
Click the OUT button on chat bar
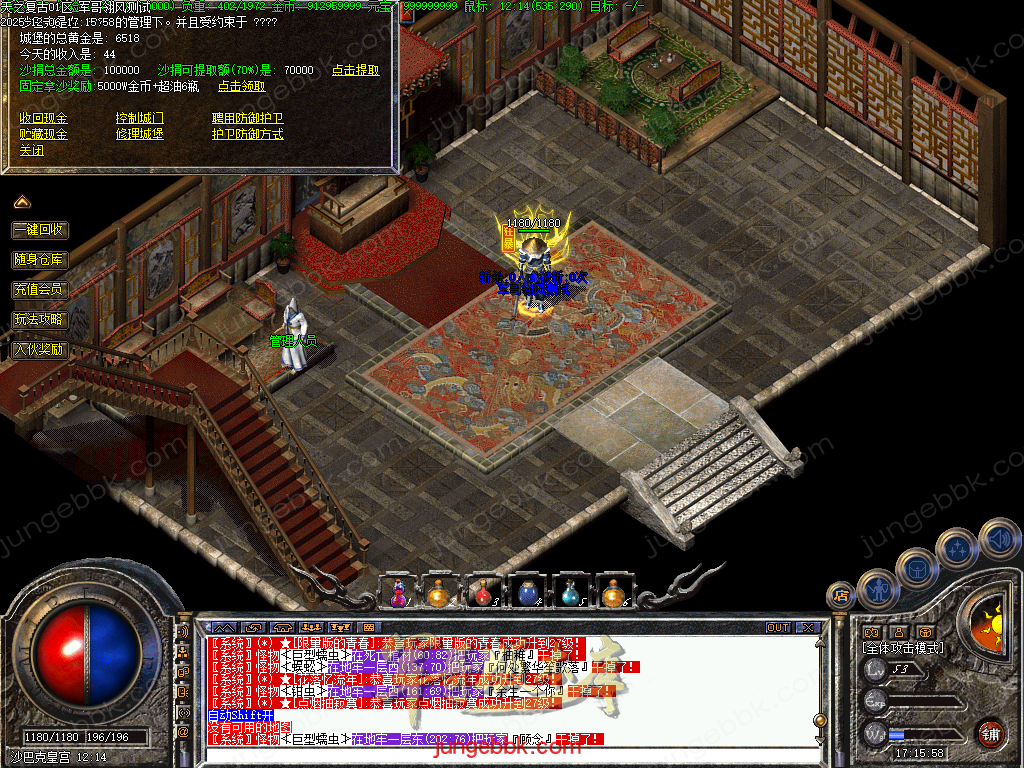778,628
